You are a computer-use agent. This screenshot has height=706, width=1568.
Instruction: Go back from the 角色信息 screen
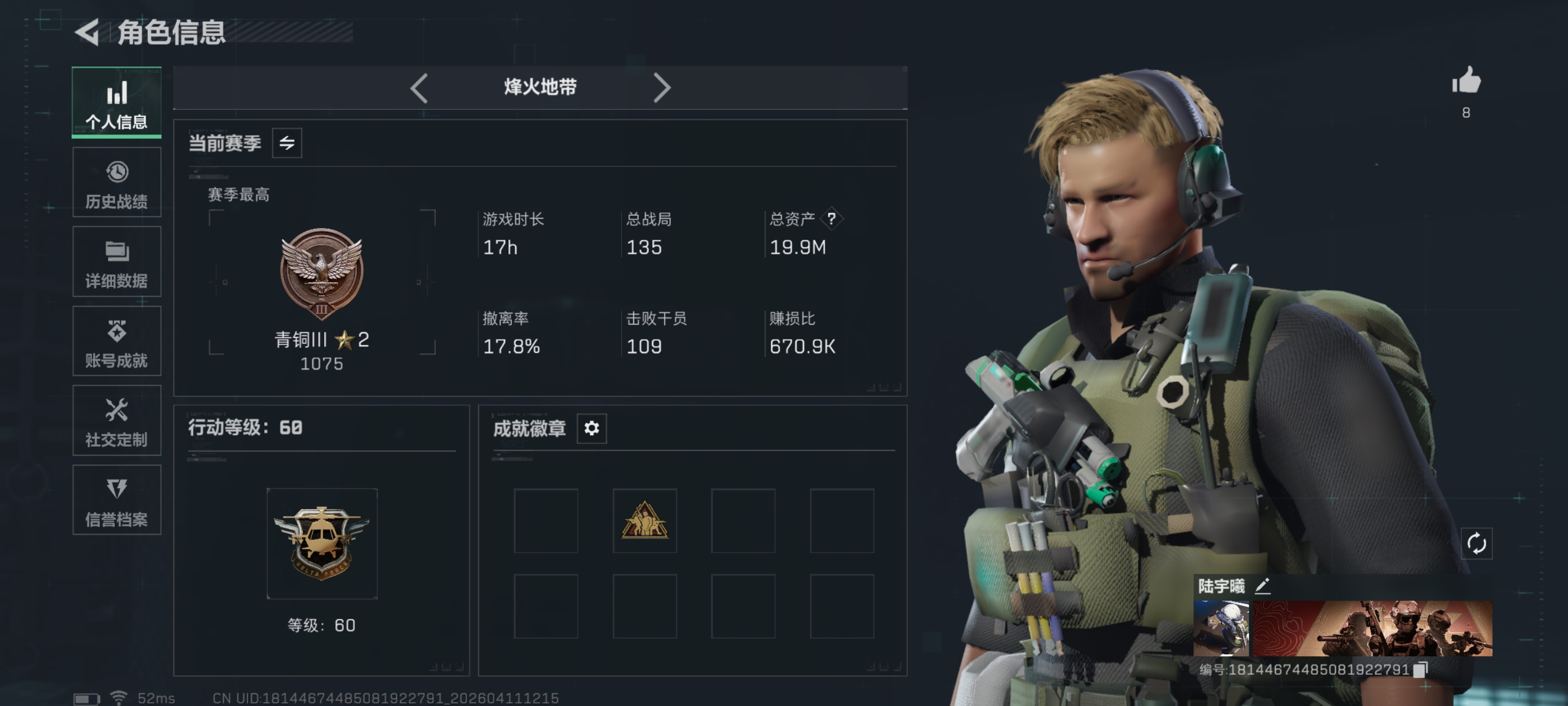pyautogui.click(x=88, y=32)
